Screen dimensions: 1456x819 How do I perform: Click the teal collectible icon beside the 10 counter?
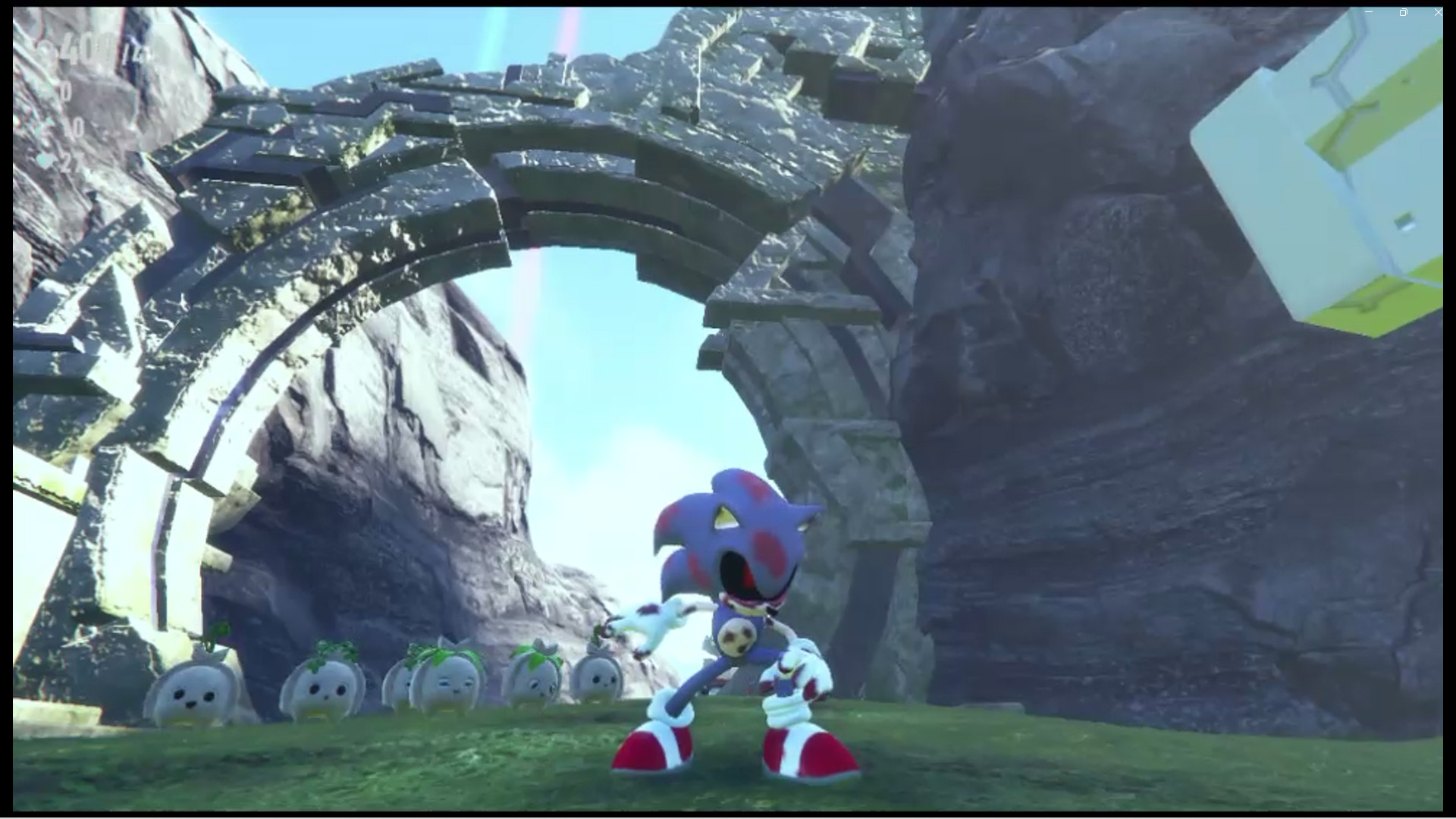(45, 127)
